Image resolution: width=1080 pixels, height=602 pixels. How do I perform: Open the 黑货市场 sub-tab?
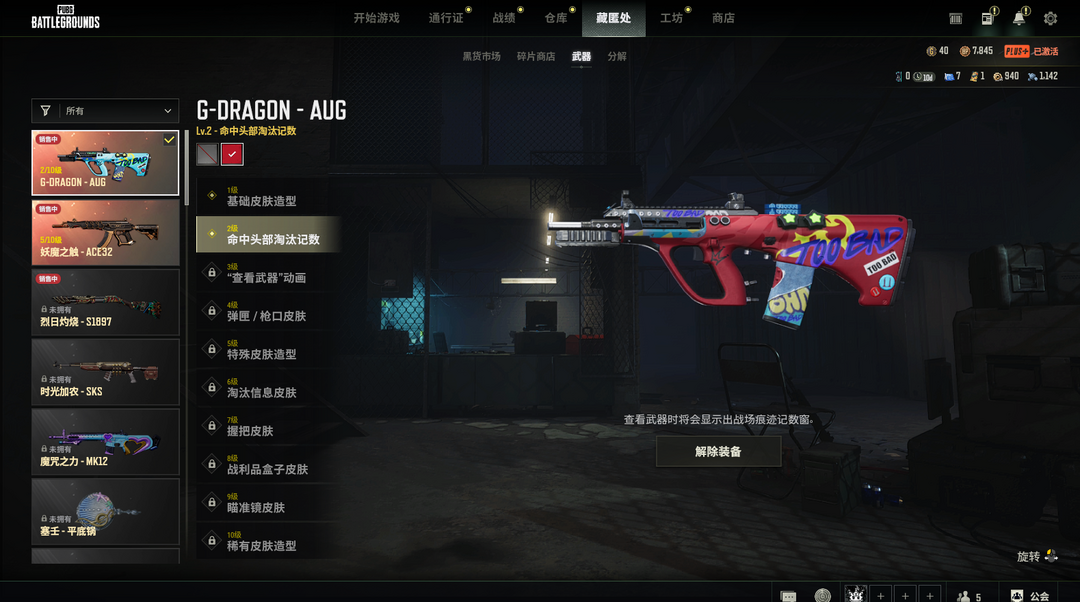(x=481, y=57)
